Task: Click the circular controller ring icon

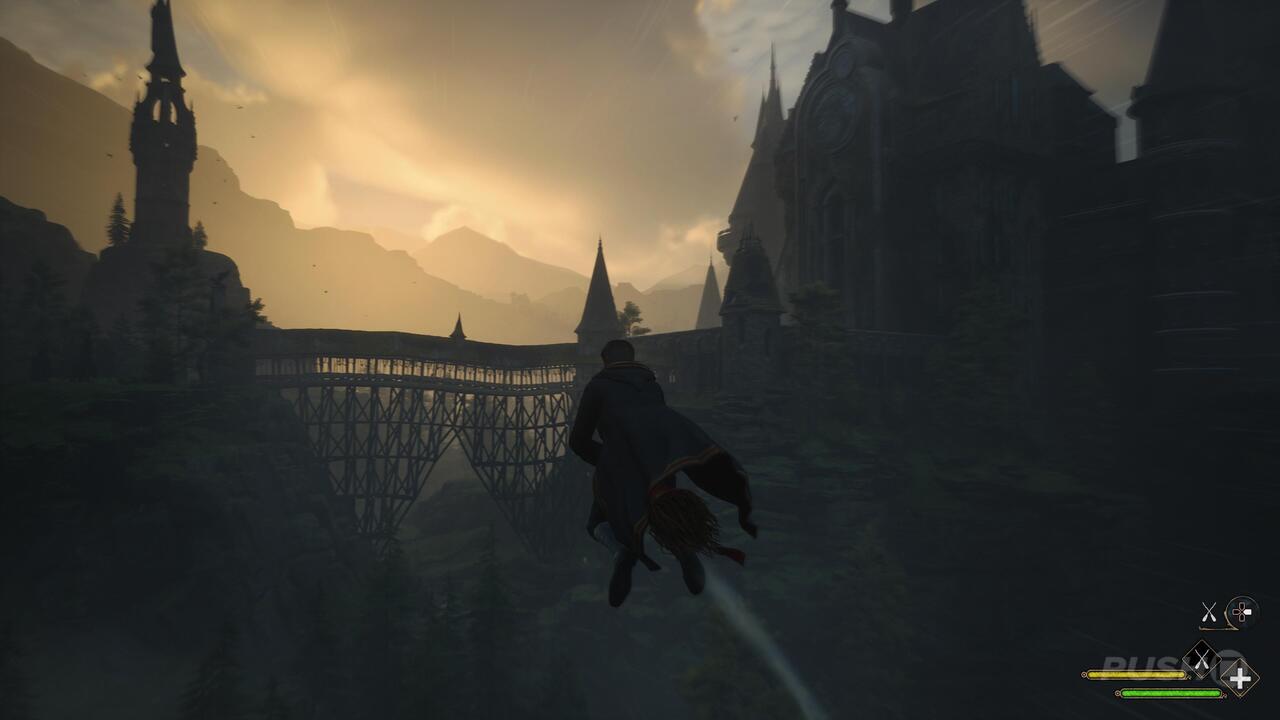Action: tap(1243, 612)
